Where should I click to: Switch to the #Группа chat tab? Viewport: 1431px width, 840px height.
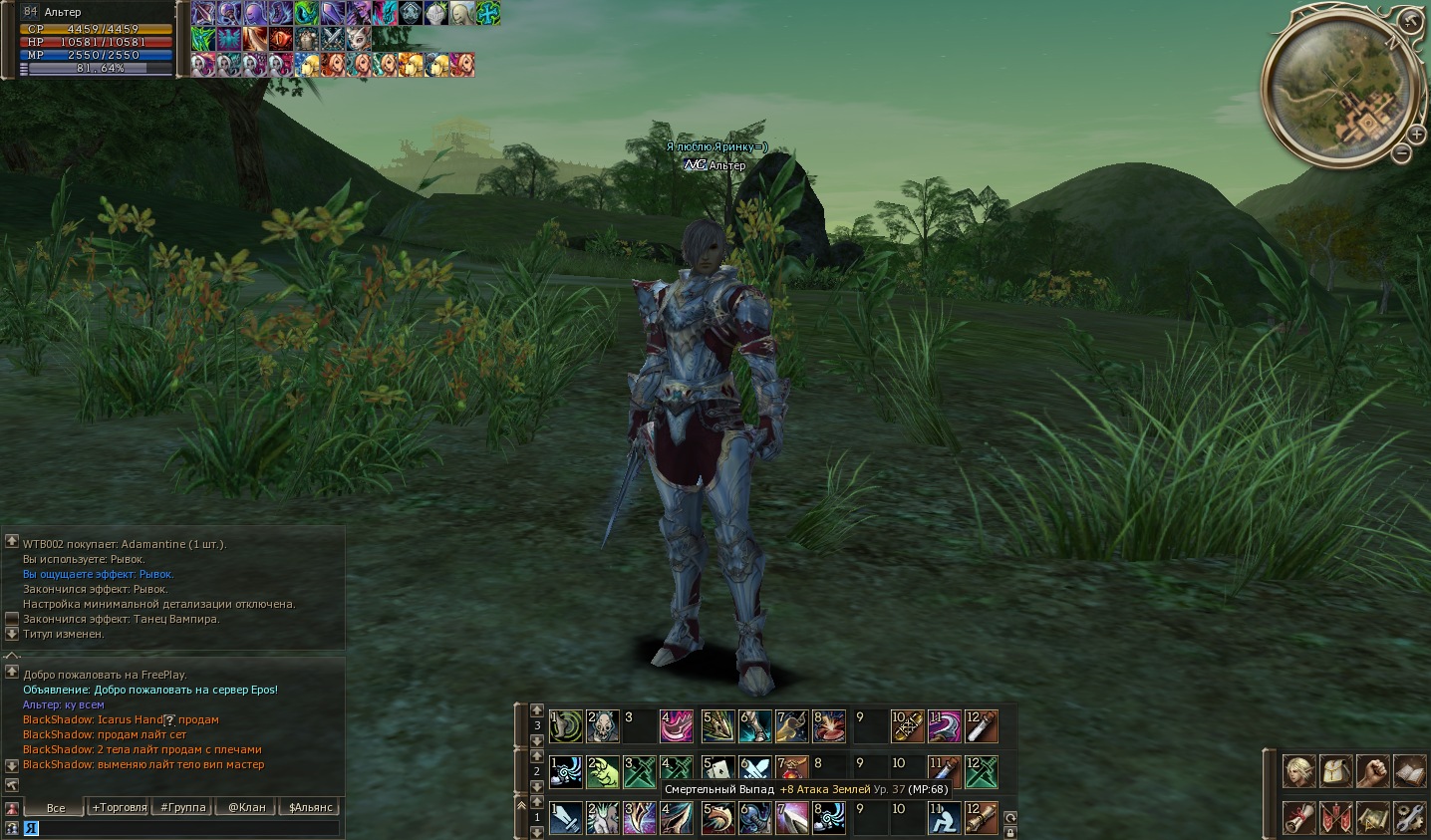click(183, 807)
